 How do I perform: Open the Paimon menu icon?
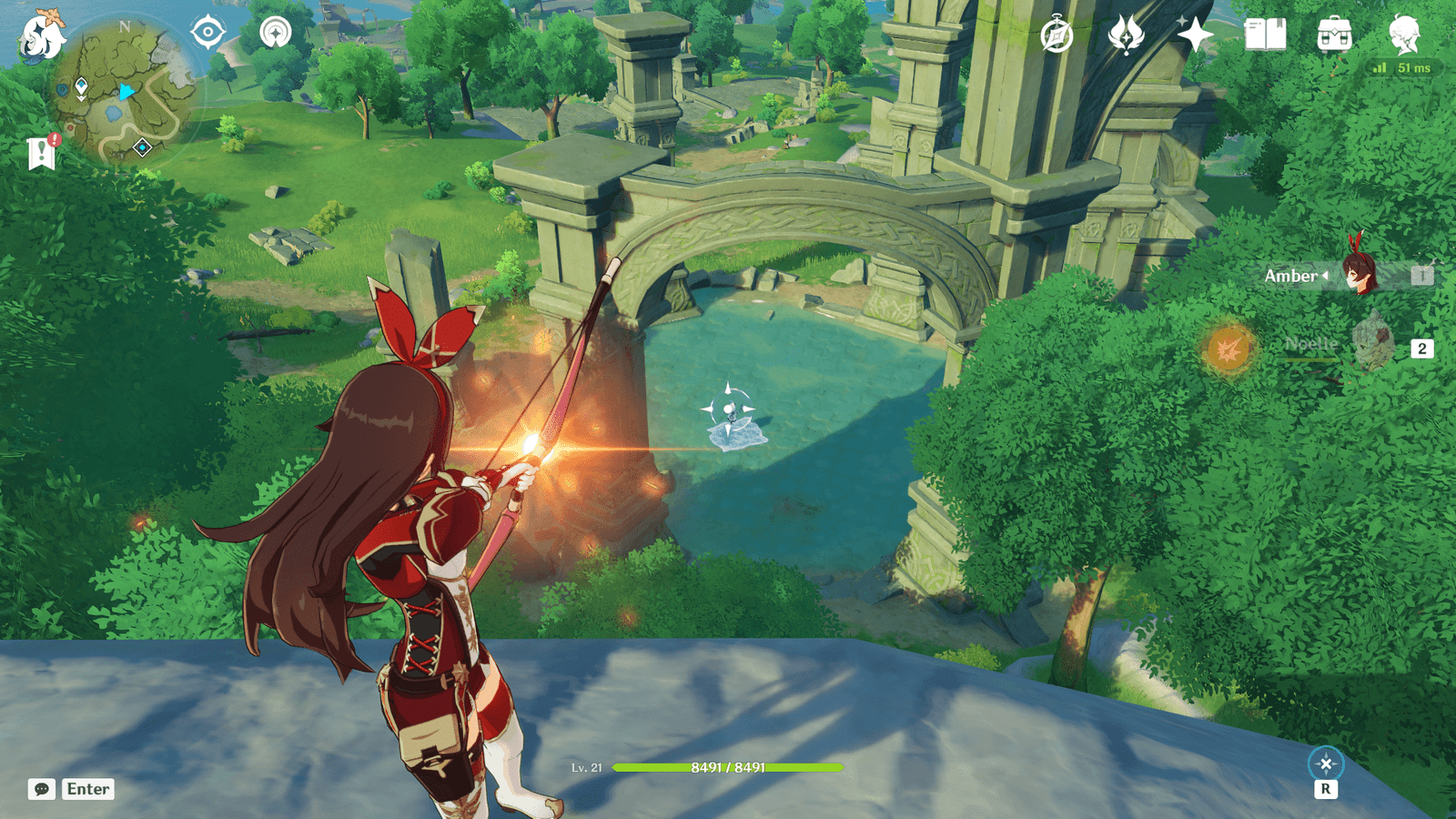coord(42,36)
